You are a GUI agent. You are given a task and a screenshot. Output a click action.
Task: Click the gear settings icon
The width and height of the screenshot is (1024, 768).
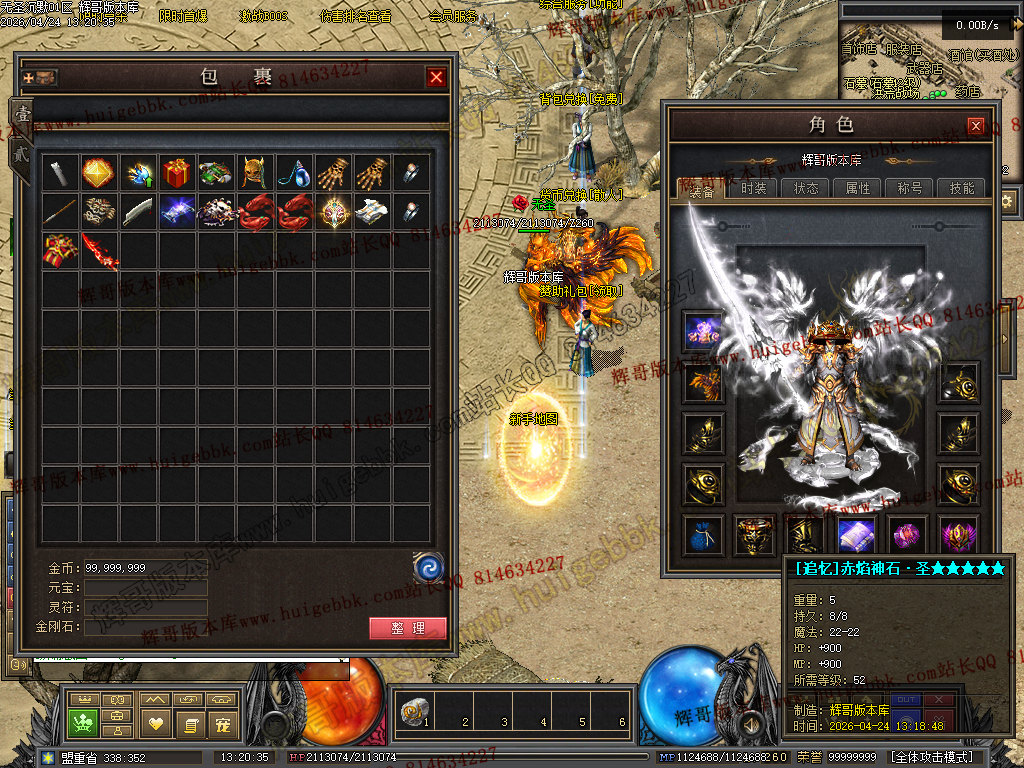(x=1006, y=201)
